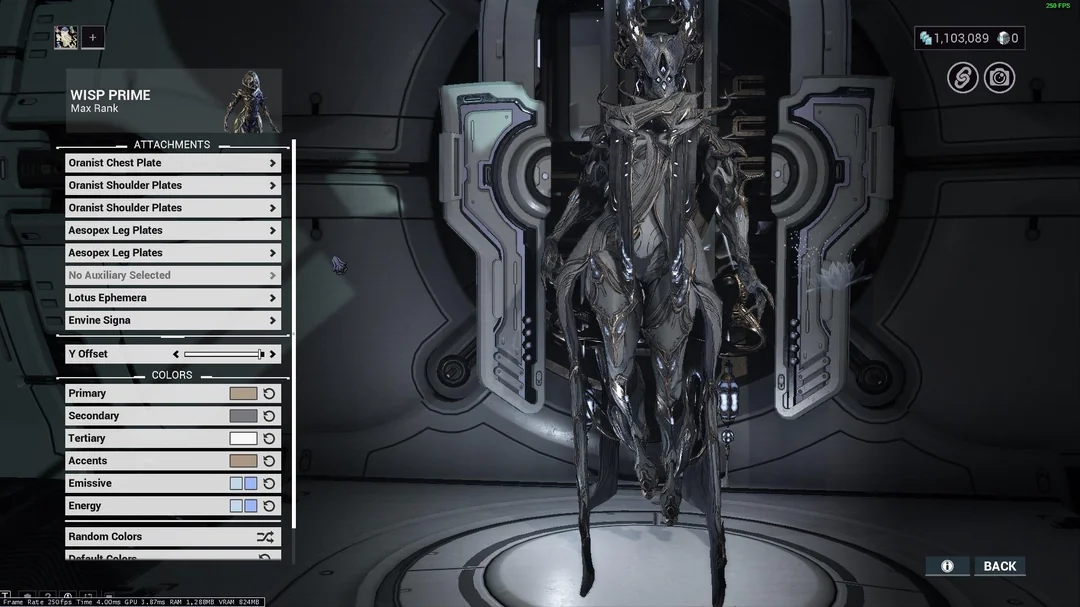1080x607 pixels.
Task: Select the Primary color swatch
Action: tap(243, 394)
